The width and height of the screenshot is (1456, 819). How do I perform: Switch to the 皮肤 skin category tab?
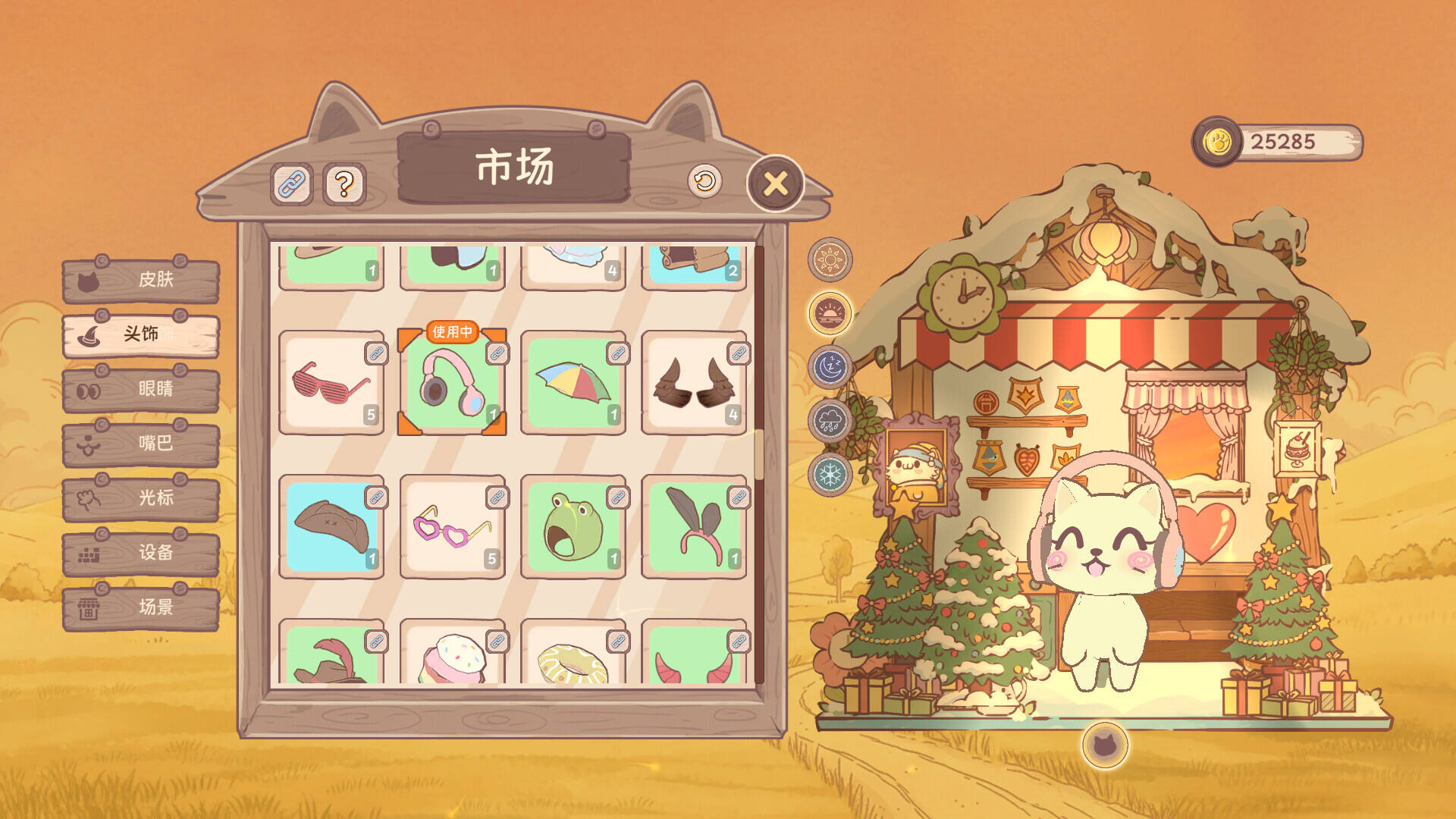(143, 281)
